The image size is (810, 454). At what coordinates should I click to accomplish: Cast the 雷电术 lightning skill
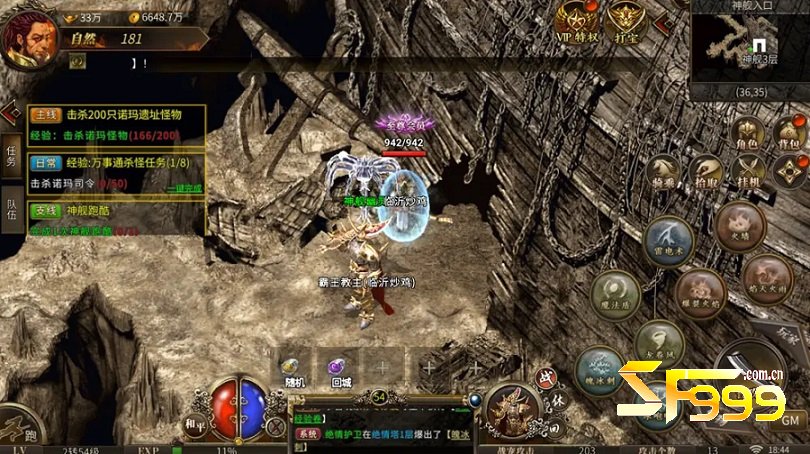point(669,241)
